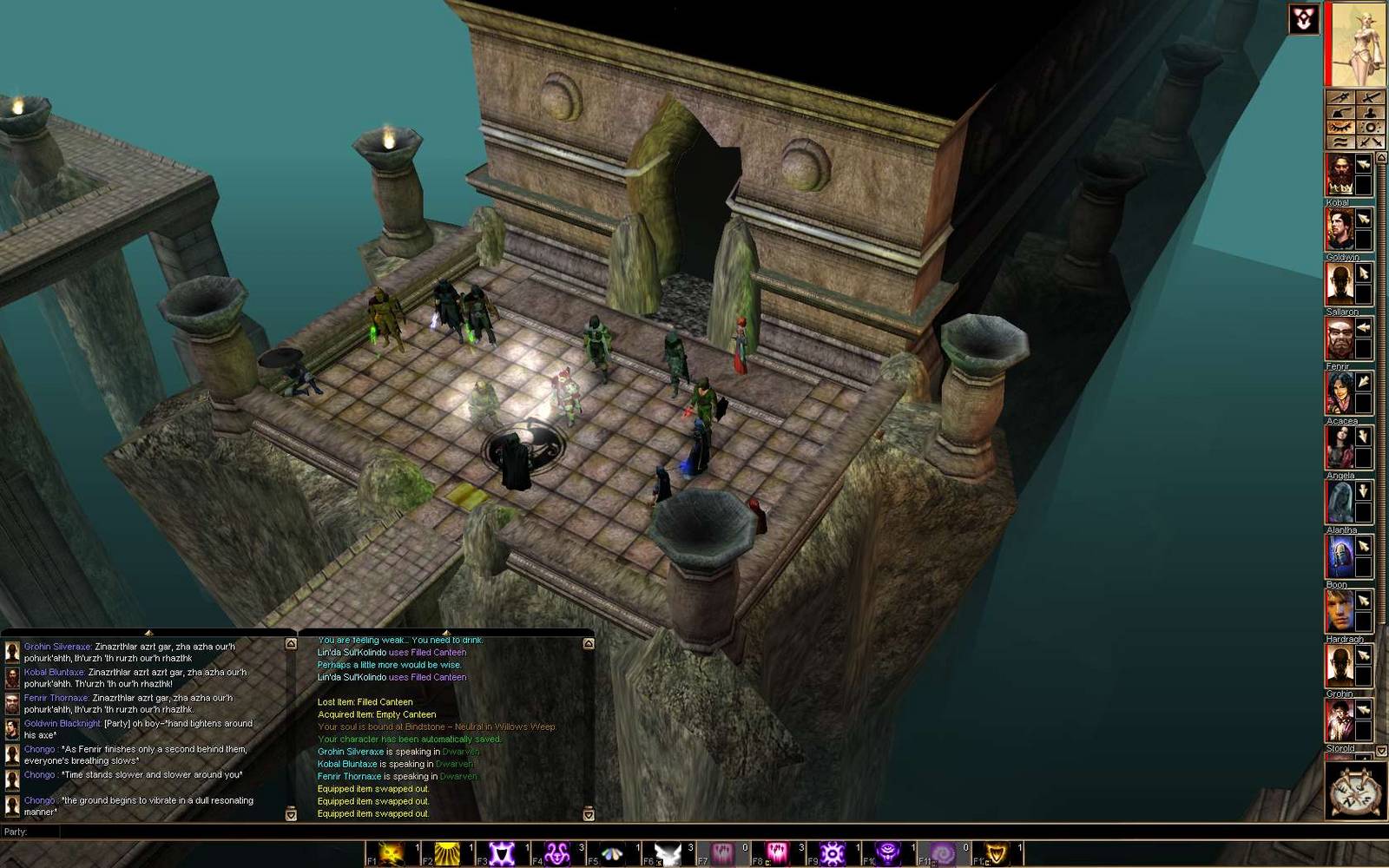Select Acacea in the party roster
This screenshot has height=868, width=1389.
1340,447
